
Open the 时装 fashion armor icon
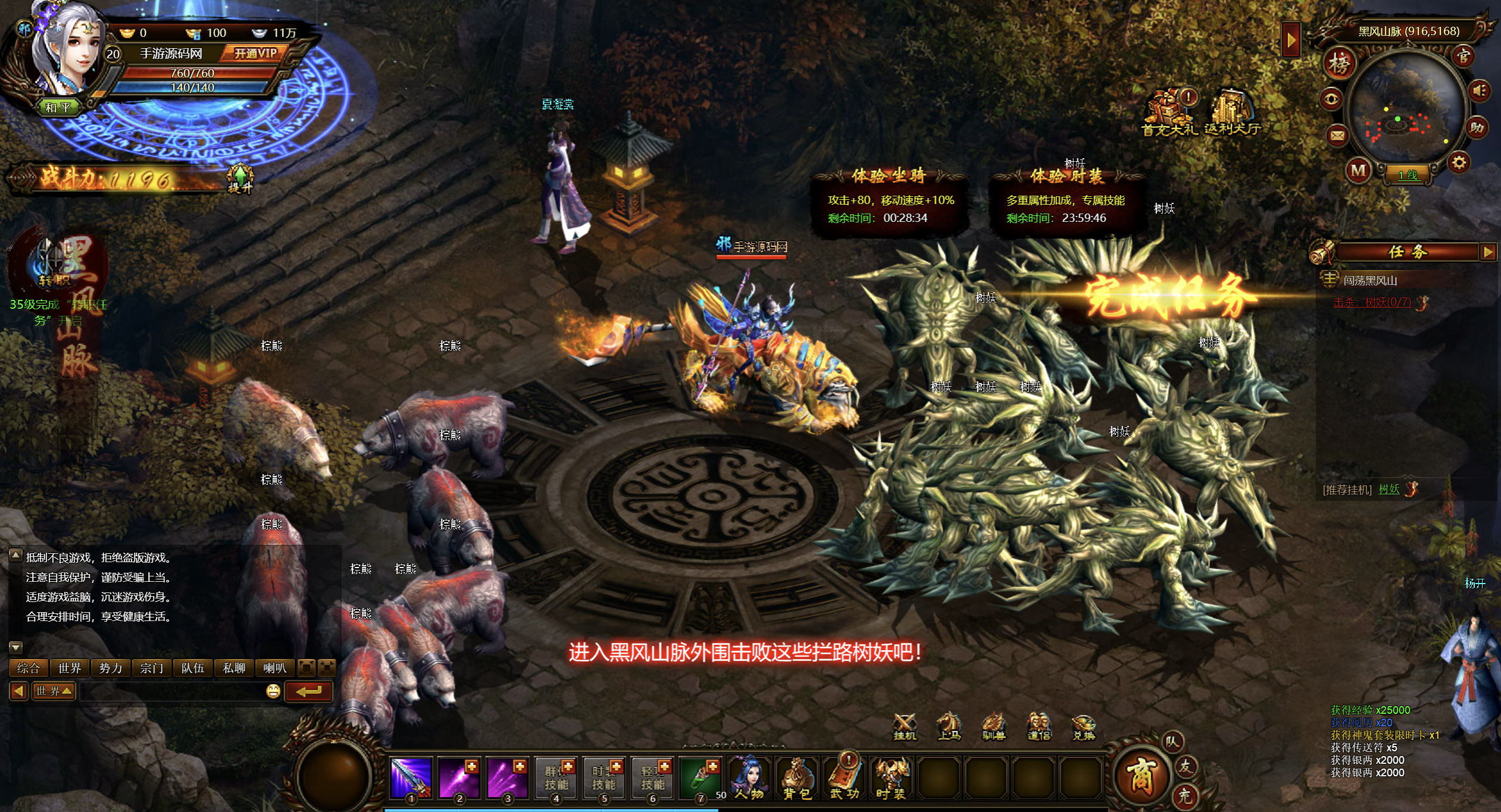(x=892, y=776)
